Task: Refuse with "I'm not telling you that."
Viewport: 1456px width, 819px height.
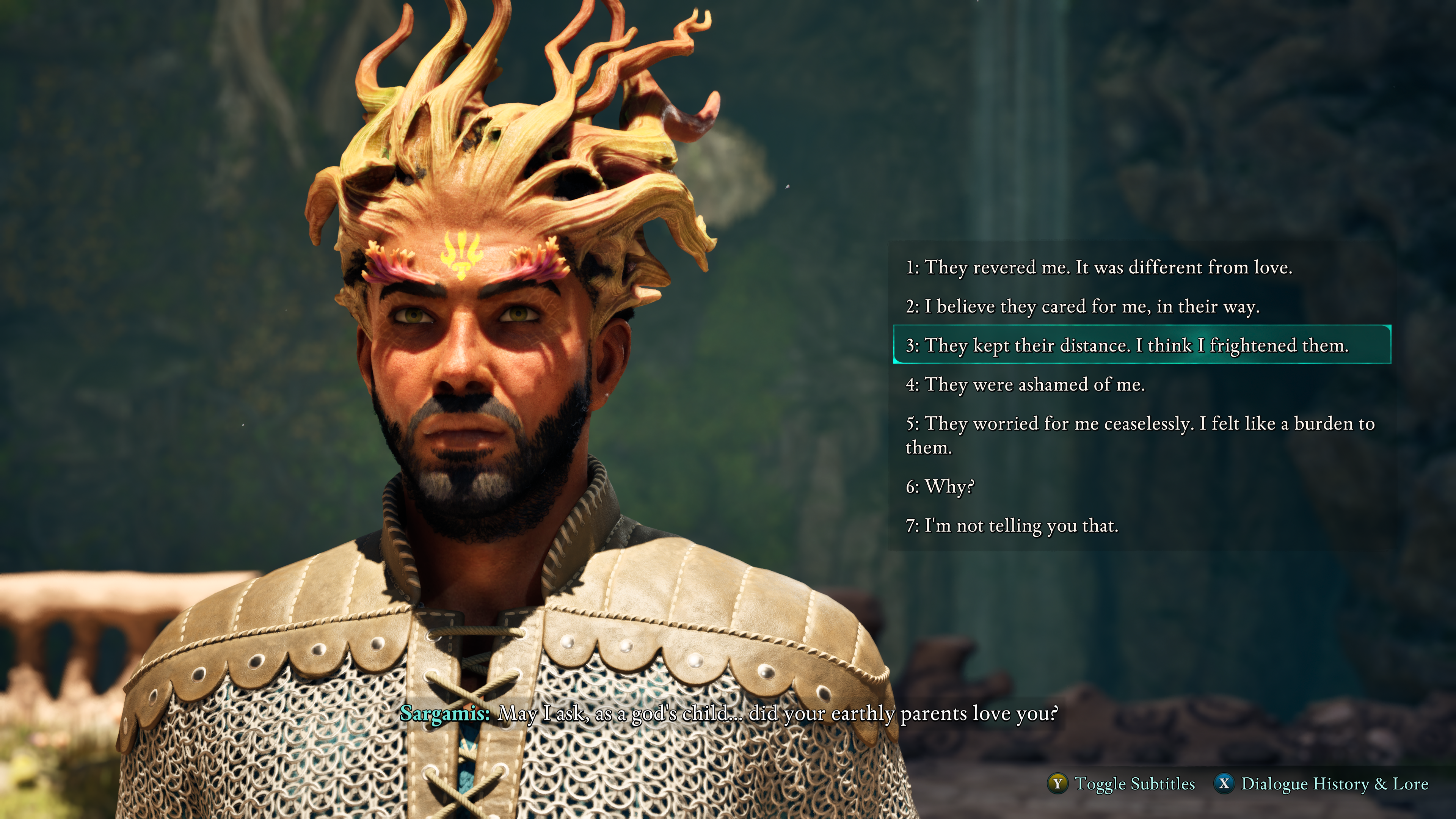Action: tap(1012, 526)
